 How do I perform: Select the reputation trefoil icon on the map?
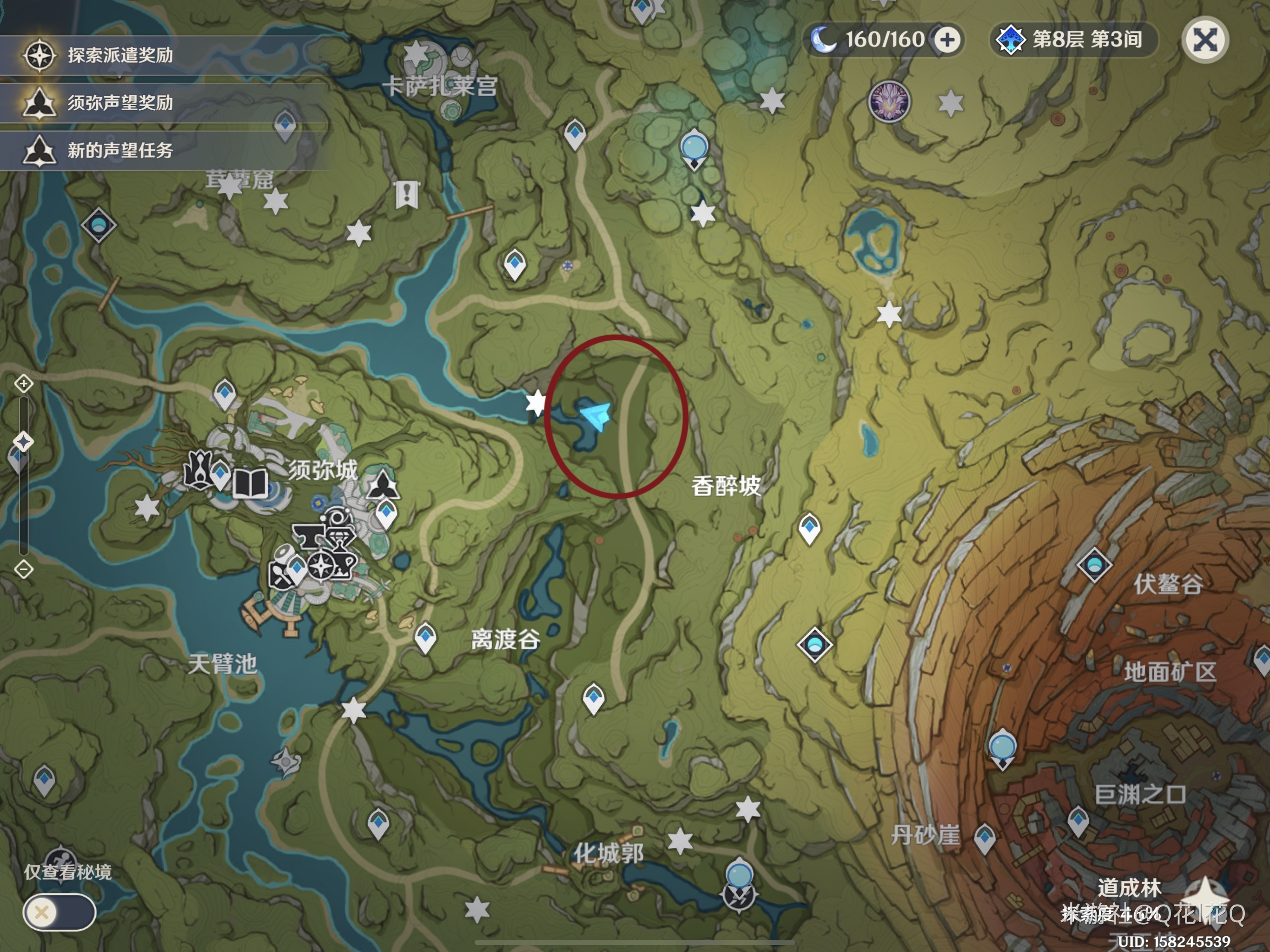[383, 485]
